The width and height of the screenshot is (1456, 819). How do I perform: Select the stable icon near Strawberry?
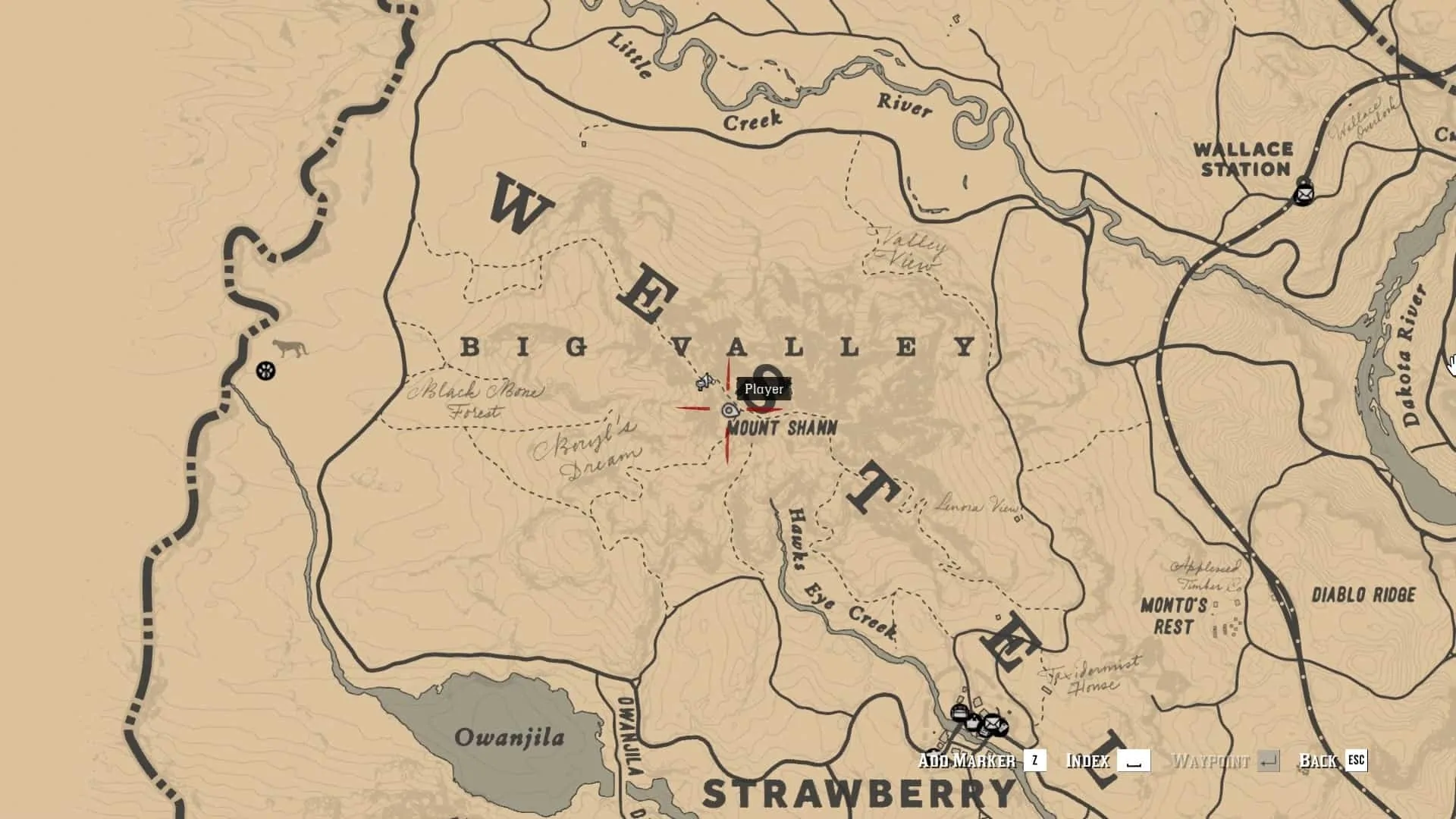point(959,711)
